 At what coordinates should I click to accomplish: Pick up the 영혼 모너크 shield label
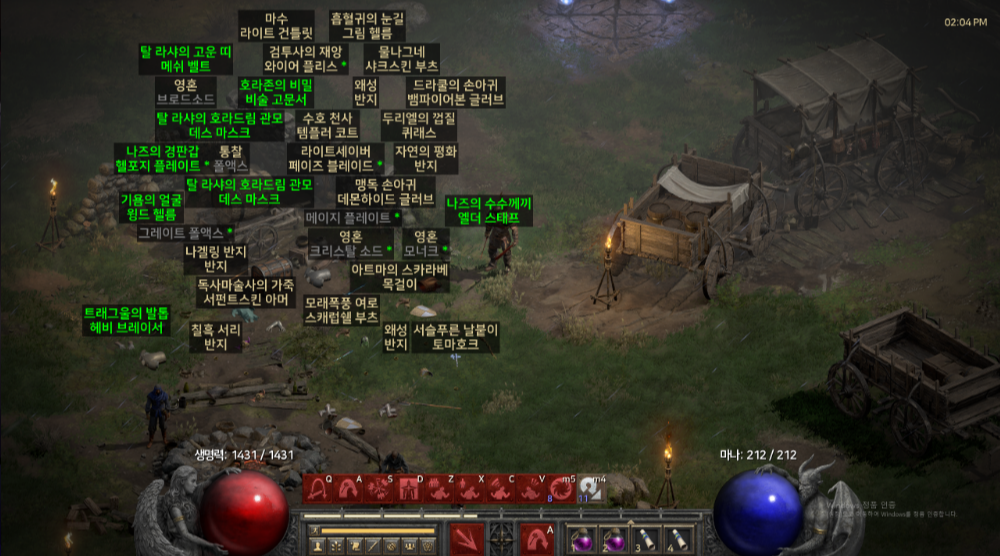coord(425,244)
